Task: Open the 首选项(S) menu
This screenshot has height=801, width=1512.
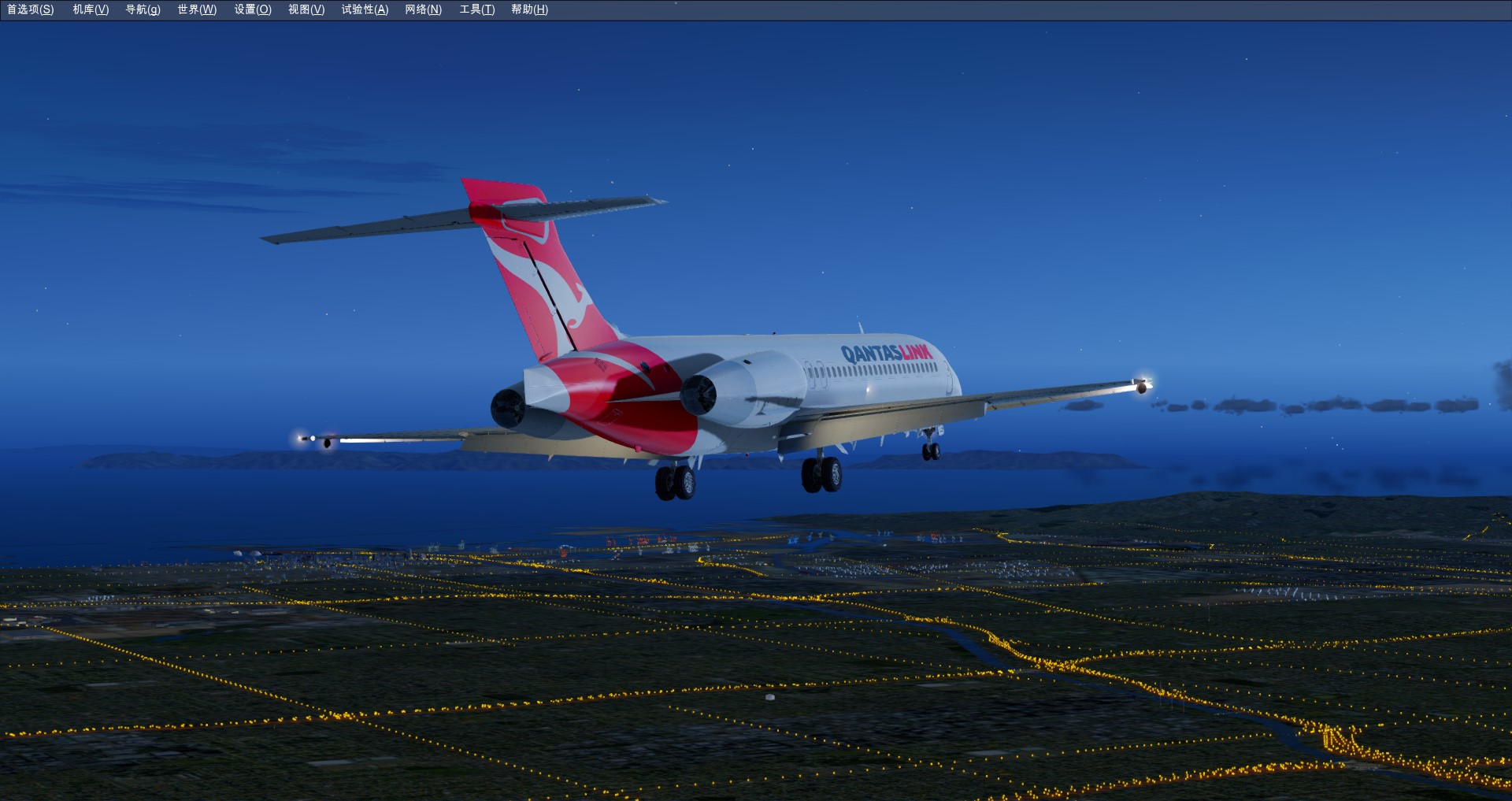Action: [31, 9]
